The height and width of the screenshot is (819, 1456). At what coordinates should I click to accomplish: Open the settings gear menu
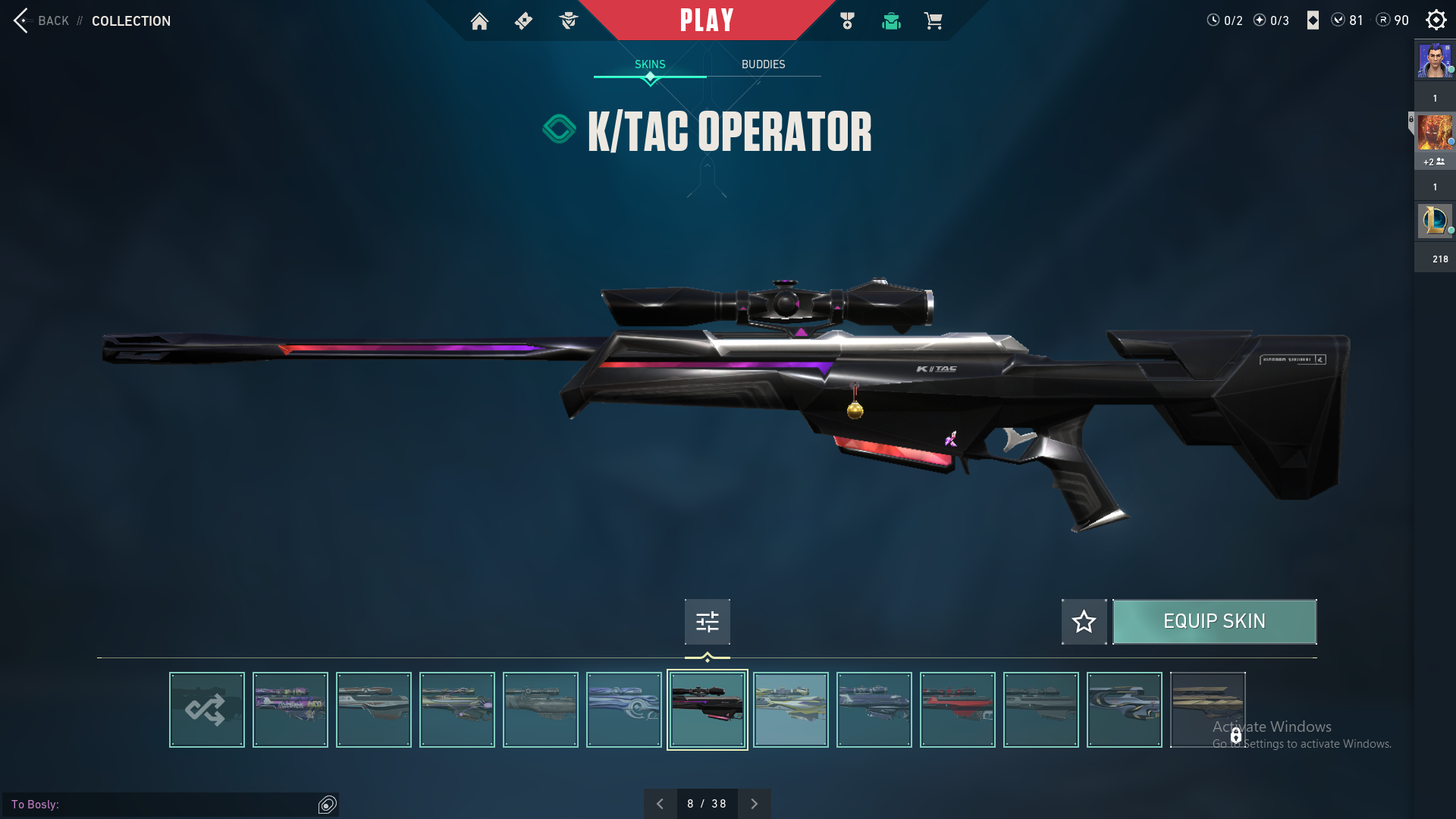[x=1436, y=20]
